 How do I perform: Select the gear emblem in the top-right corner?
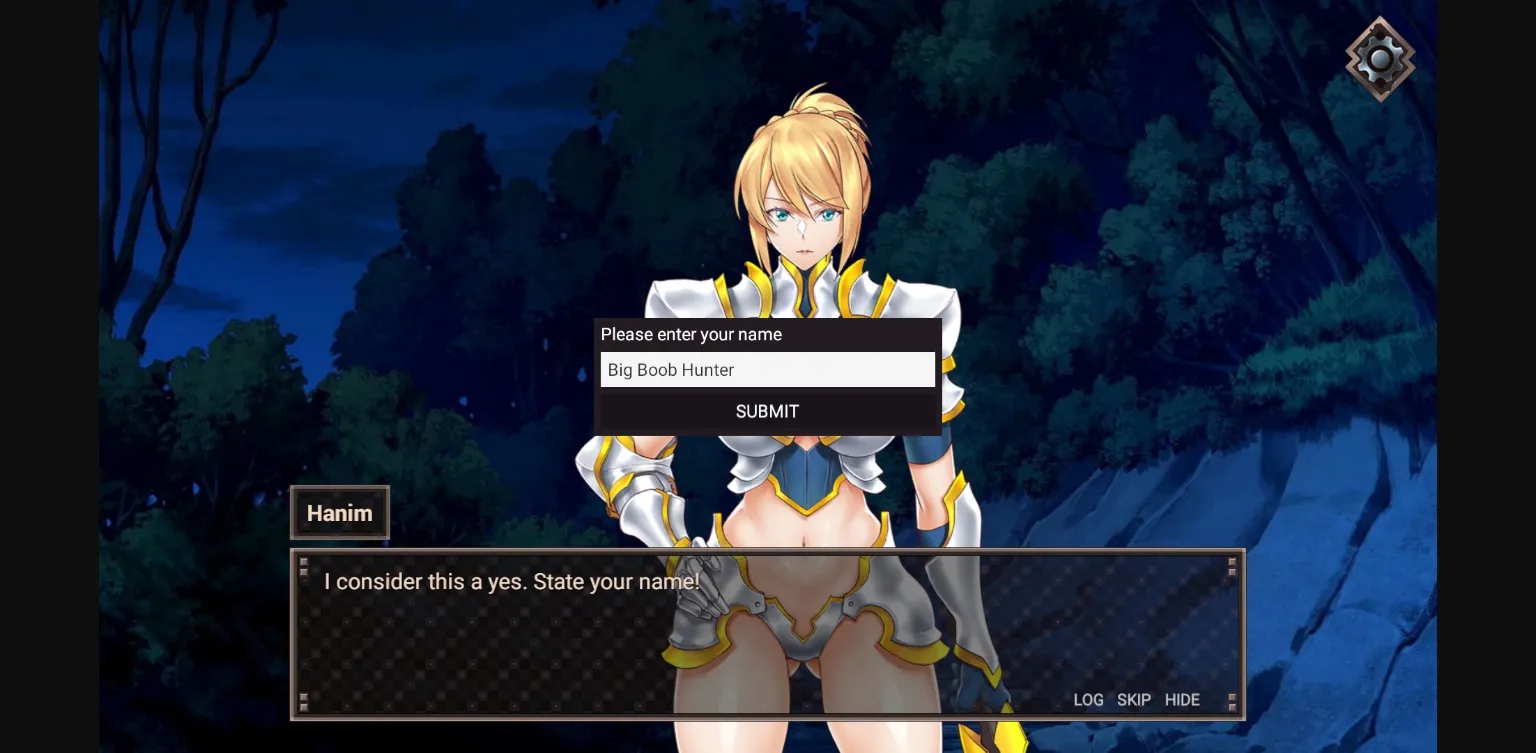[1380, 58]
